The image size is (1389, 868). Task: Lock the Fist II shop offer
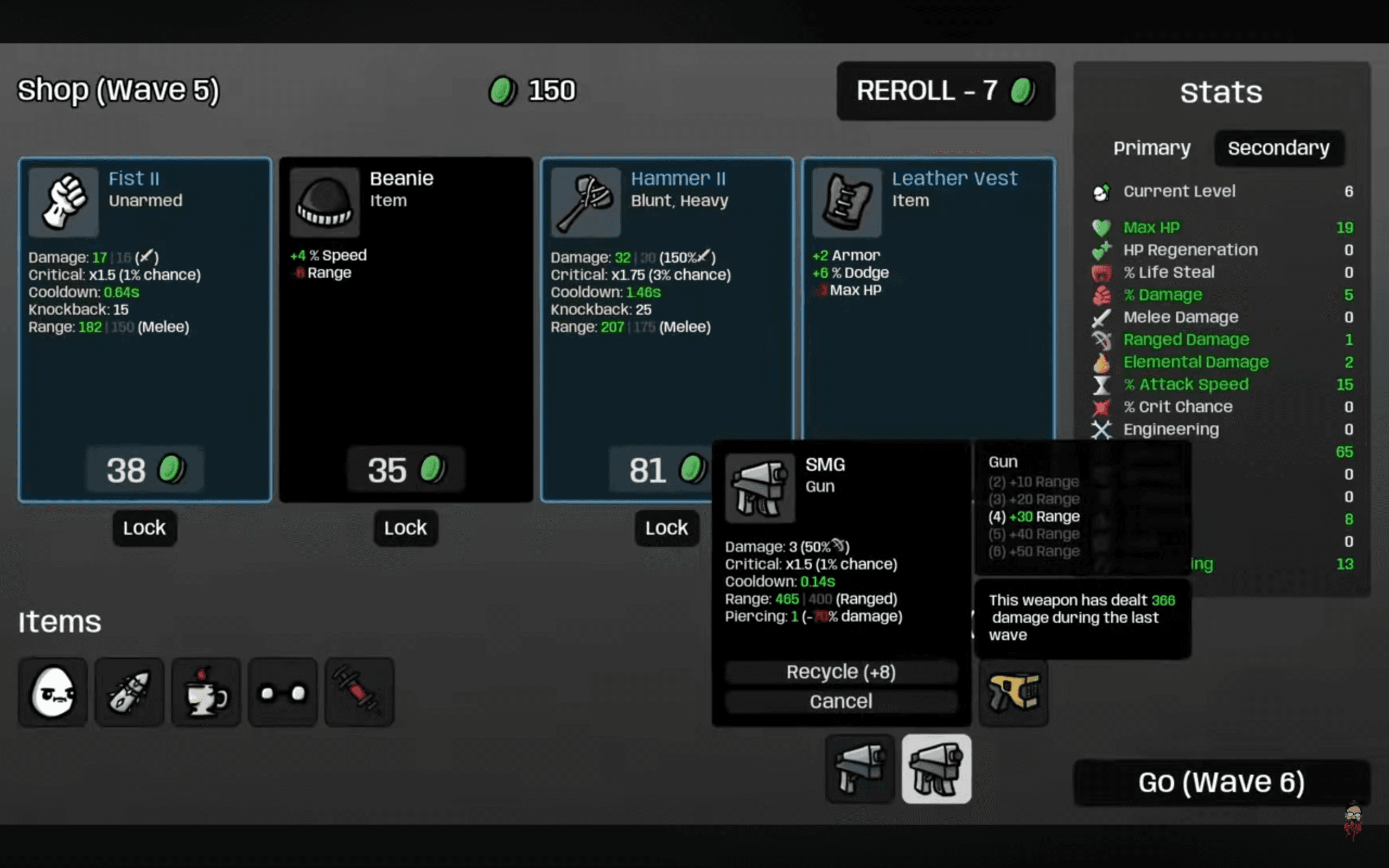pyautogui.click(x=144, y=527)
